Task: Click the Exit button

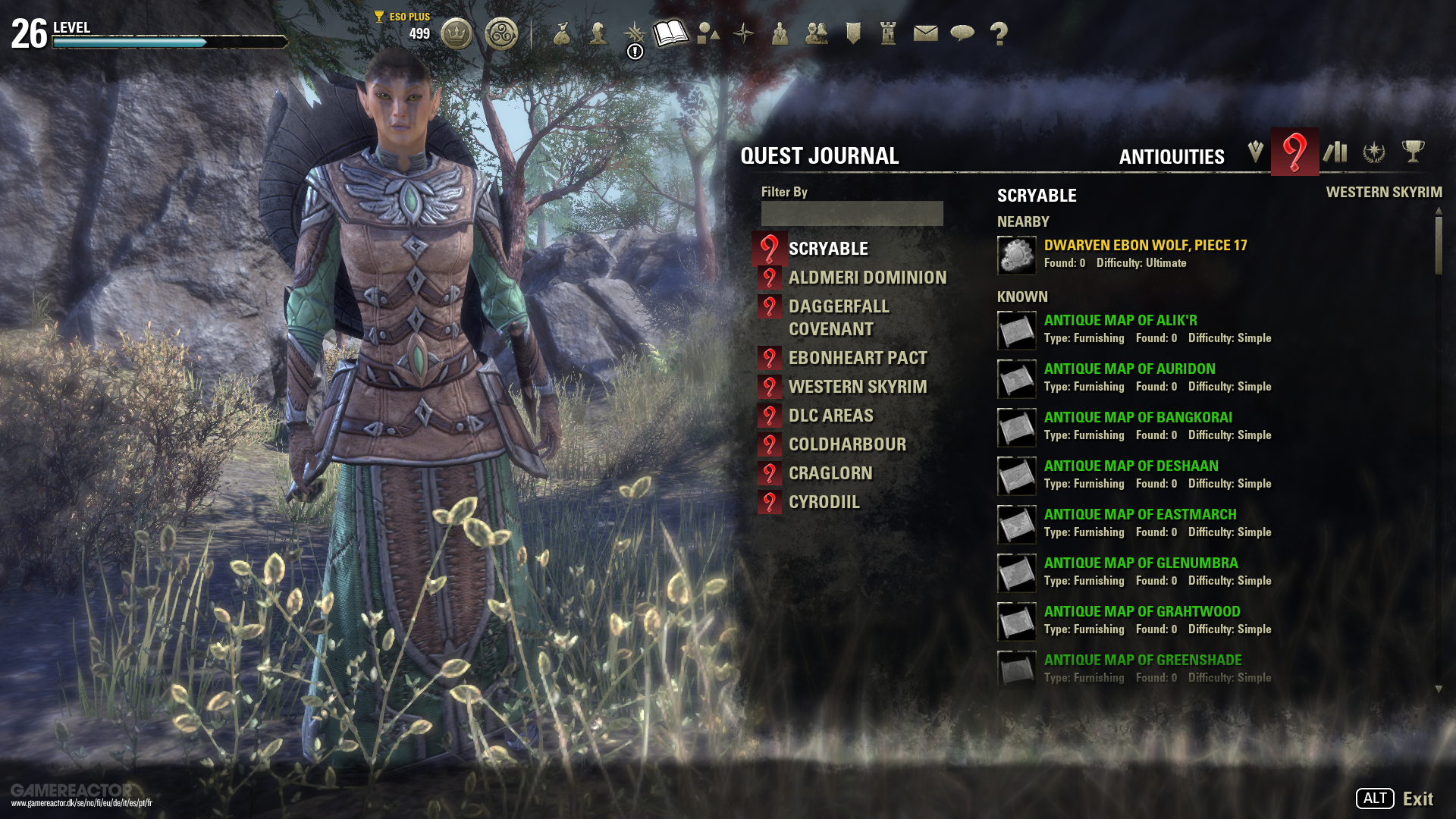Action: (1417, 799)
